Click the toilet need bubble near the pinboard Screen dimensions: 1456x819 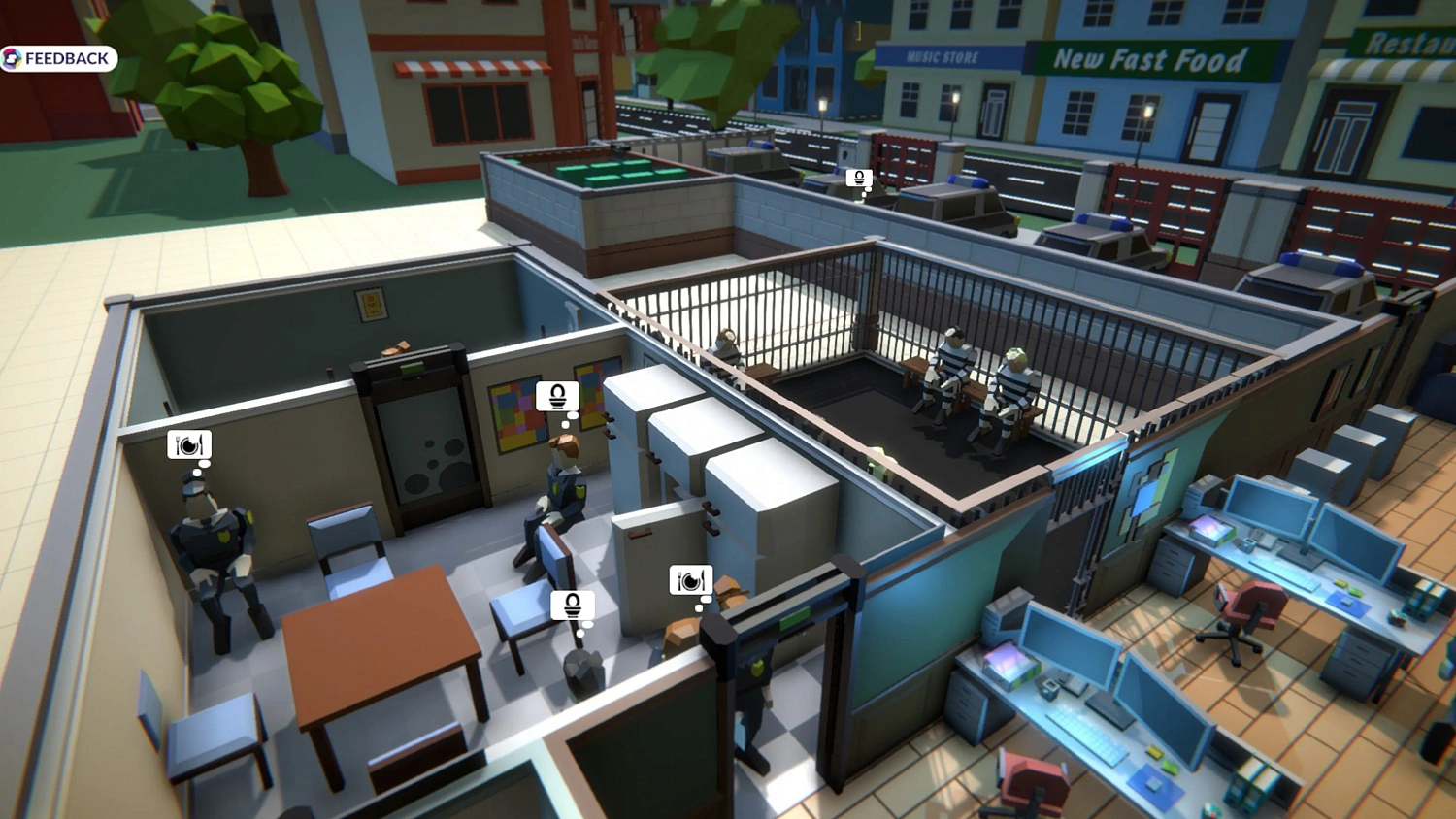556,396
